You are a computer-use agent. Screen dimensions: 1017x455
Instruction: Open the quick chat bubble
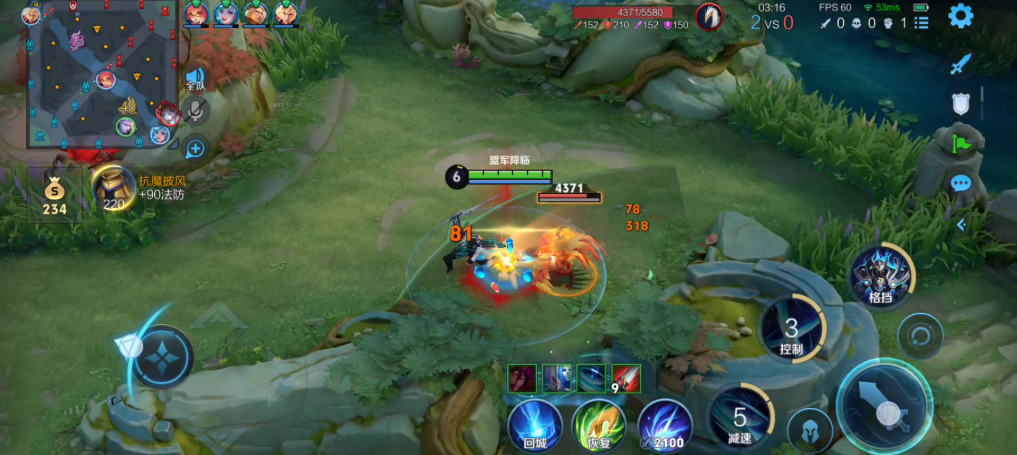coord(961,184)
